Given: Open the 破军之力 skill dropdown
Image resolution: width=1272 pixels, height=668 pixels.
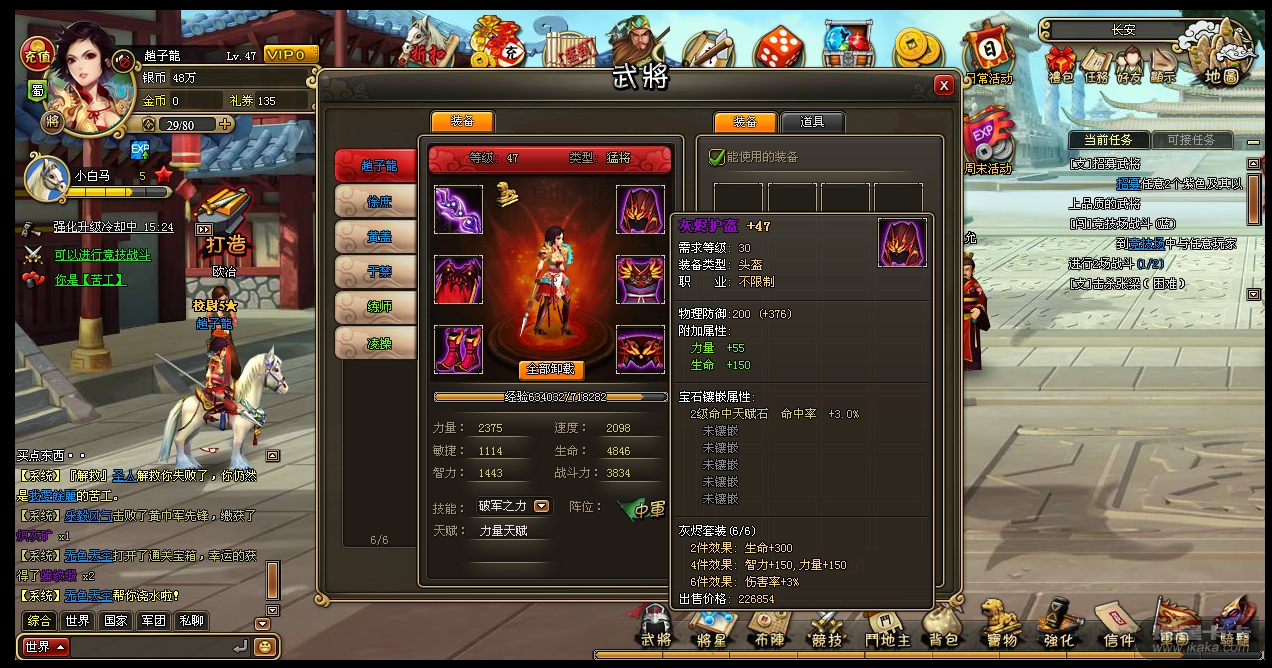Looking at the screenshot, I should (x=541, y=507).
